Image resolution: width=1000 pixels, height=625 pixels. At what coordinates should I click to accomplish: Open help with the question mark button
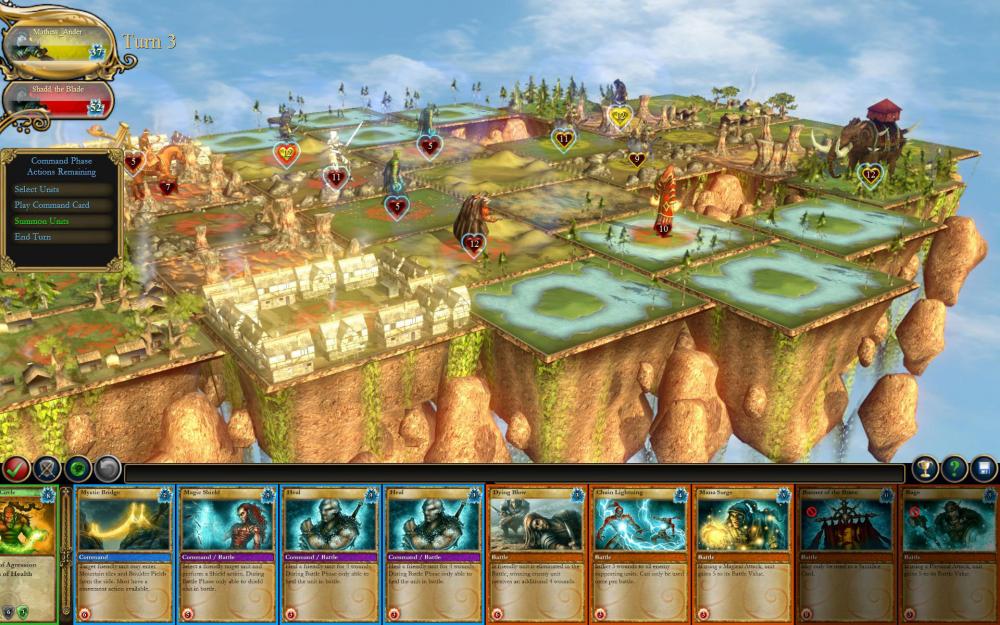pos(955,468)
